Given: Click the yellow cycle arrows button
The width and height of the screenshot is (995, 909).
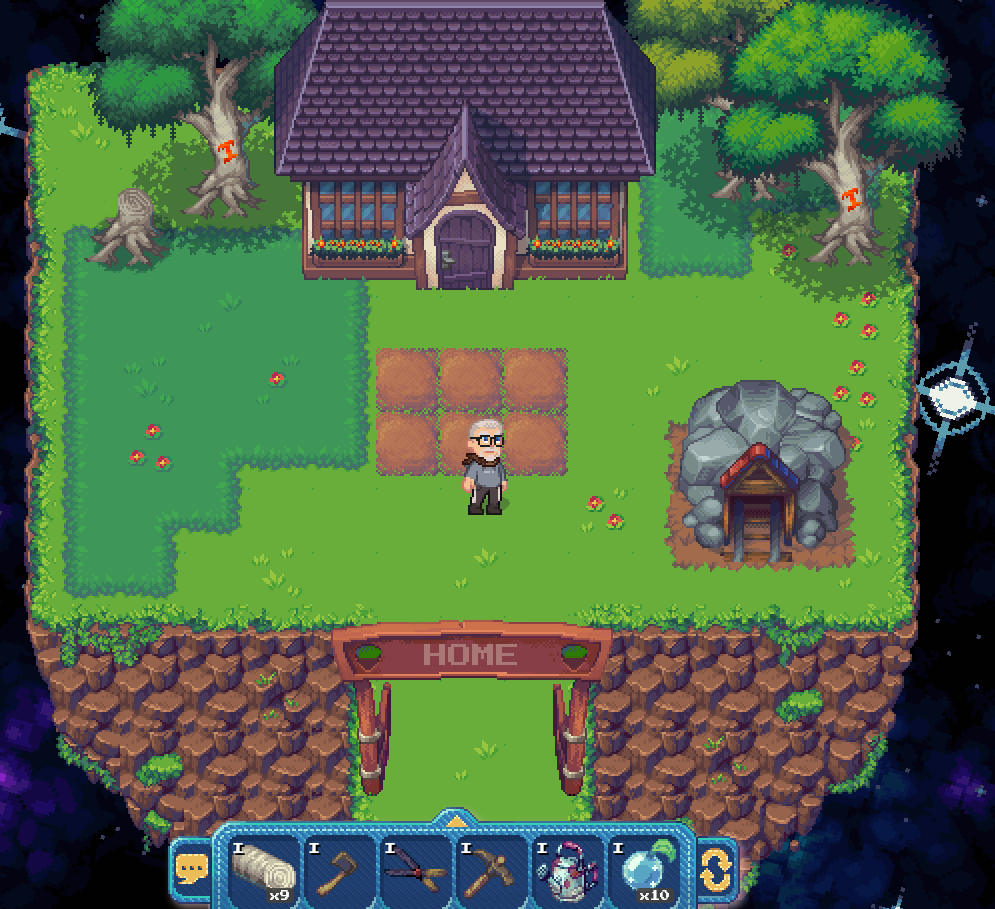Looking at the screenshot, I should pyautogui.click(x=716, y=868).
